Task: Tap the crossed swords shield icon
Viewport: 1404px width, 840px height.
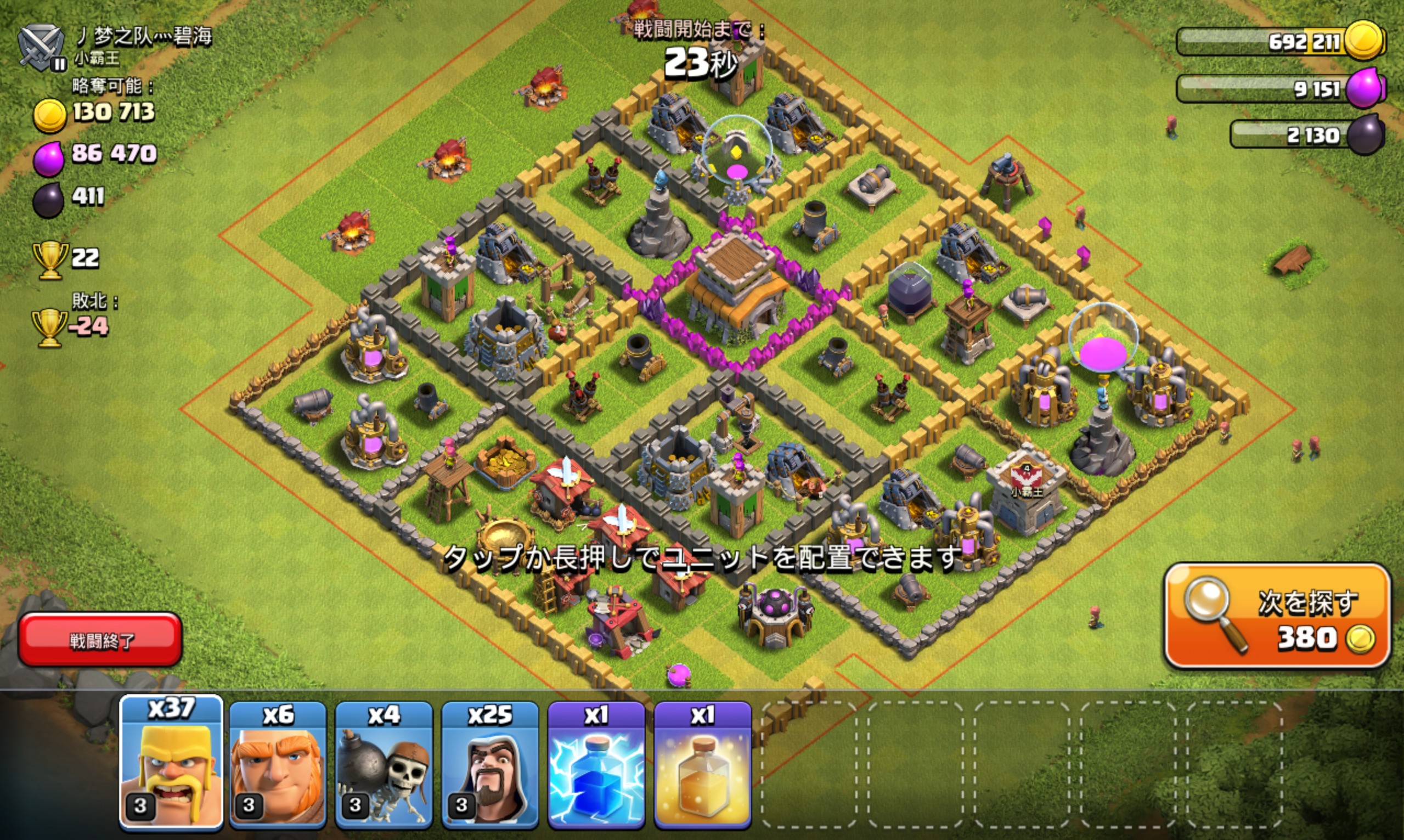Action: (41, 47)
